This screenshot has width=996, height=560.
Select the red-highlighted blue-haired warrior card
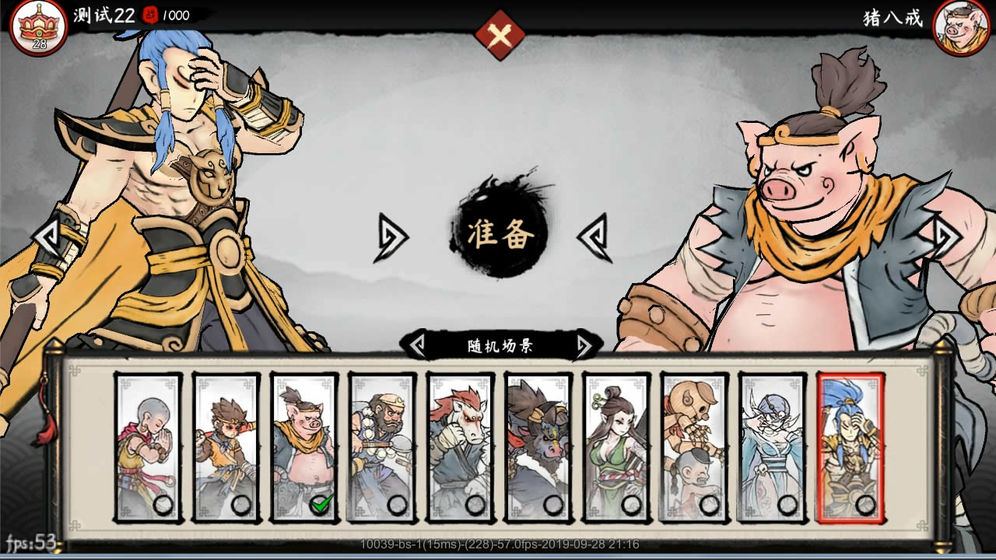(850, 446)
